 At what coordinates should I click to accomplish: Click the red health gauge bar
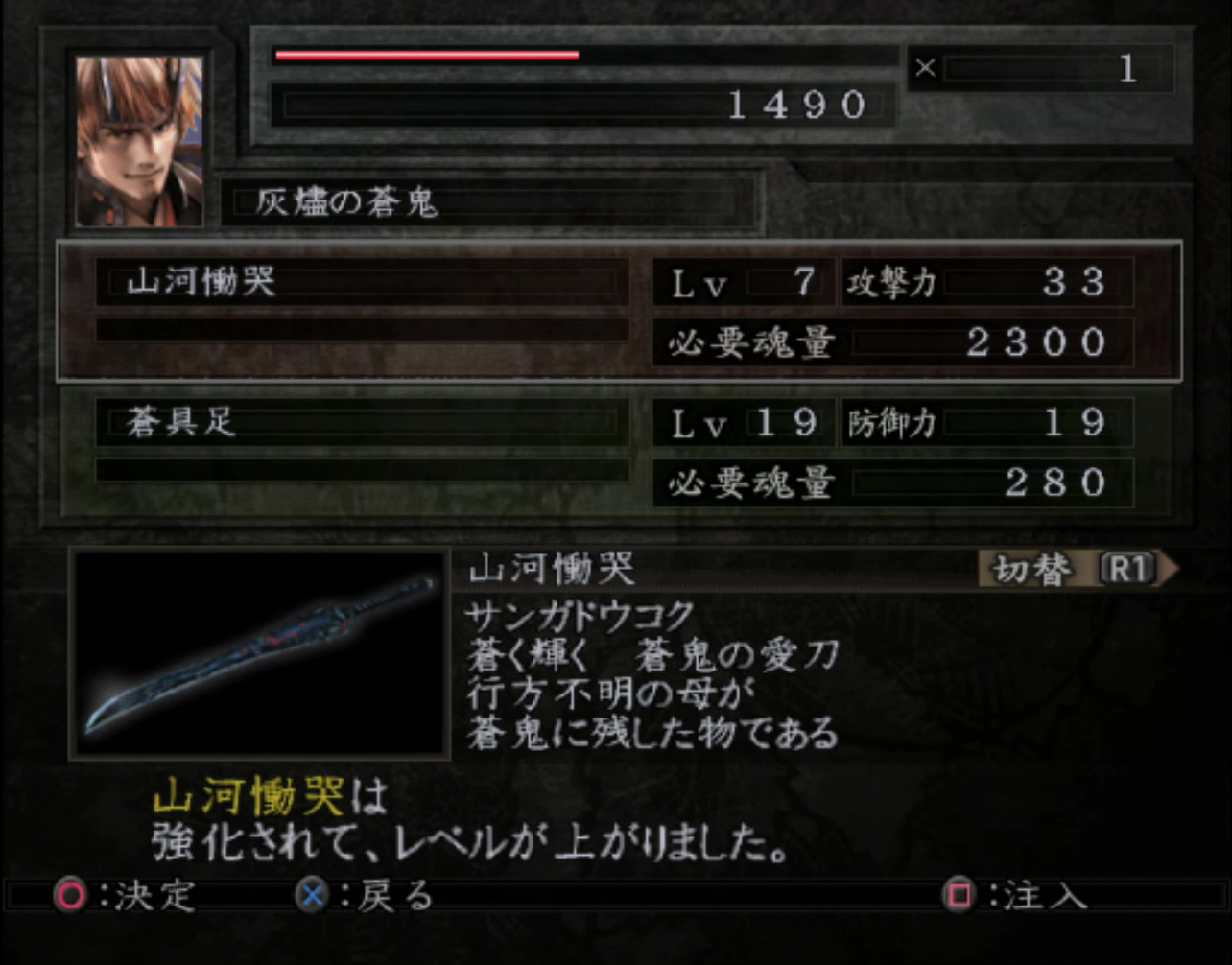[x=427, y=56]
